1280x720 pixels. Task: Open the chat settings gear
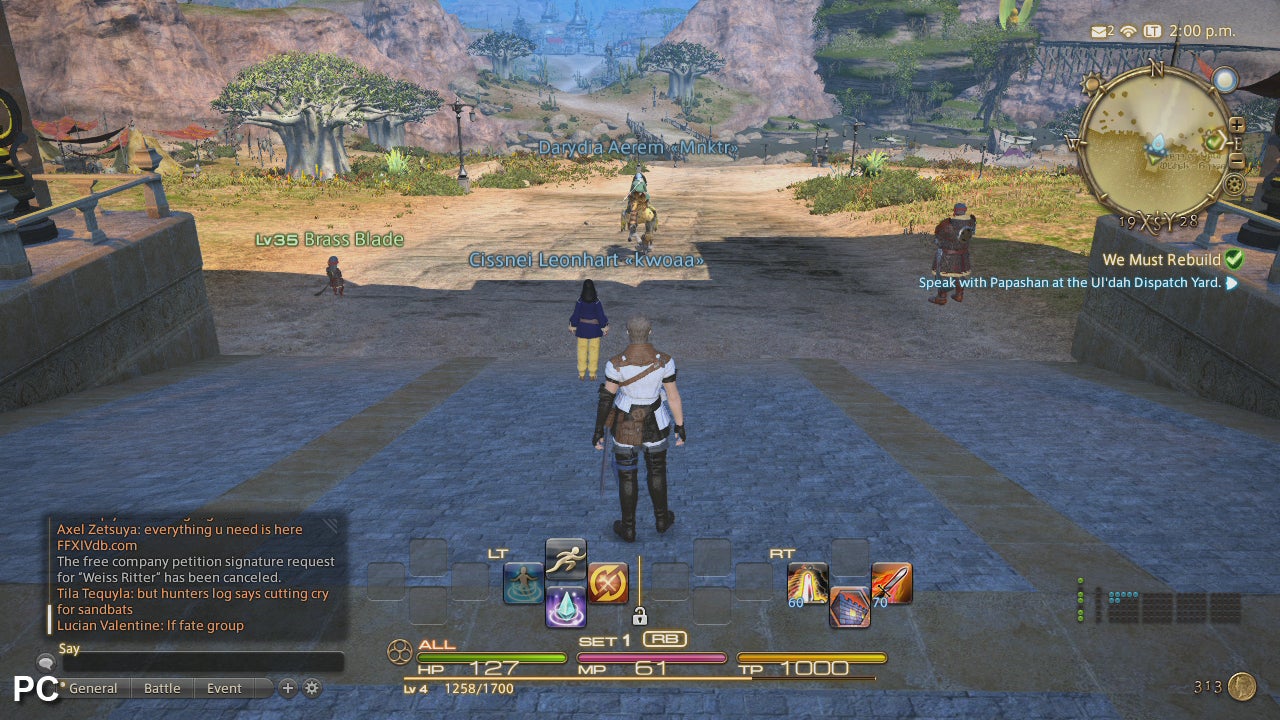pyautogui.click(x=312, y=689)
